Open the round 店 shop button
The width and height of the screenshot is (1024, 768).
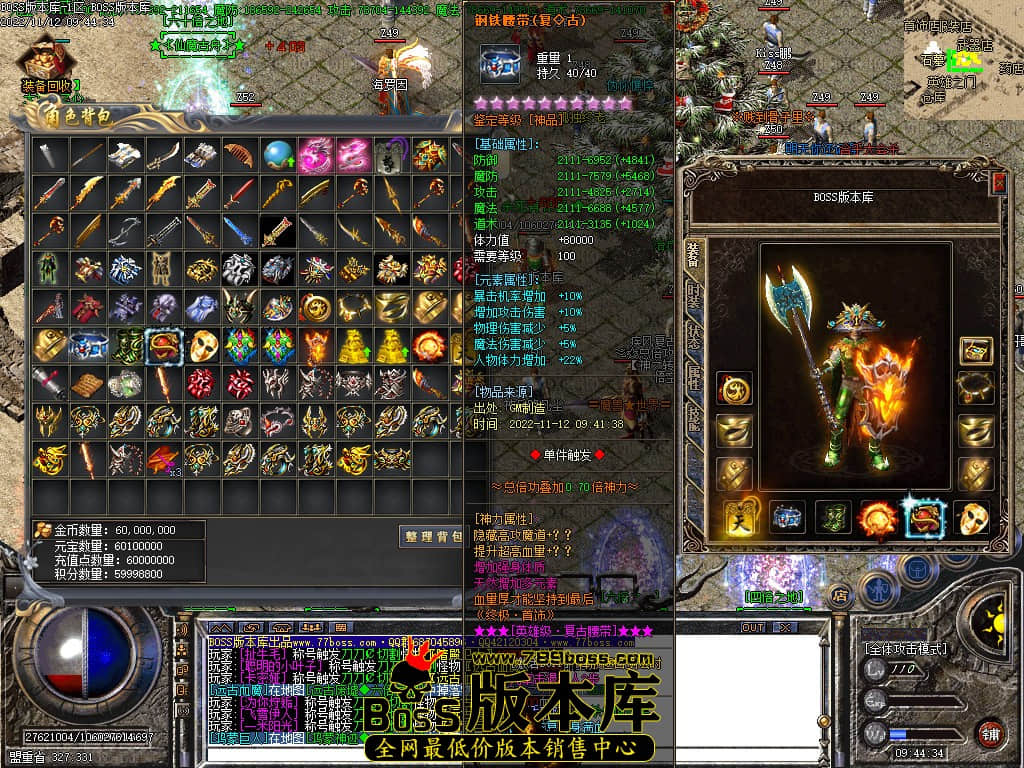click(x=842, y=596)
